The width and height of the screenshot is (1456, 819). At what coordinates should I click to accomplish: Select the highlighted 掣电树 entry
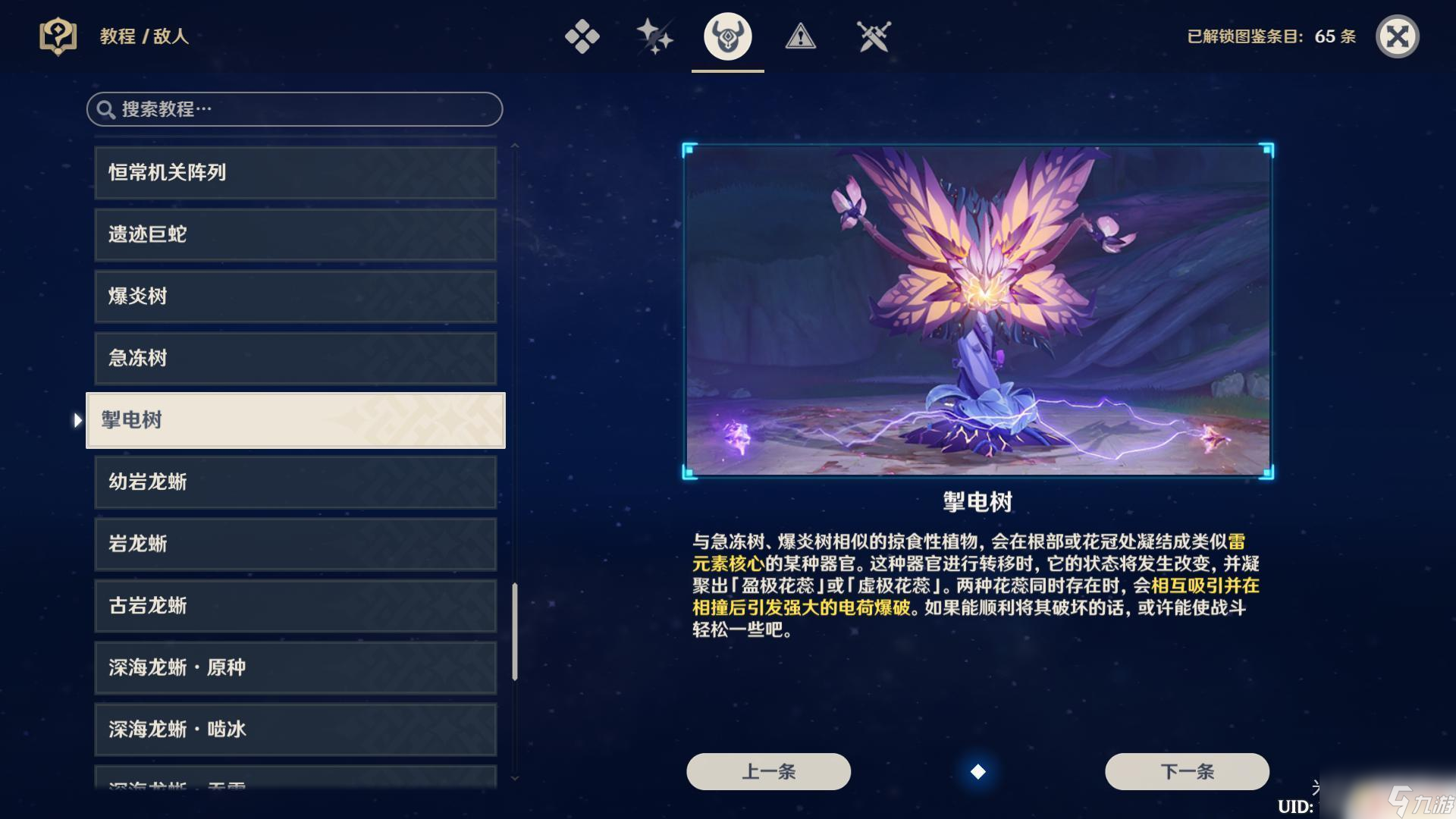pos(295,420)
